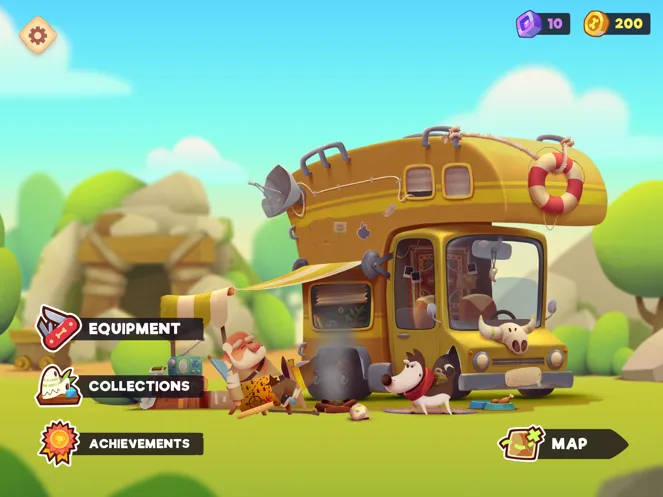This screenshot has width=663, height=497.
Task: Open the Equipment menu
Action: 121,329
